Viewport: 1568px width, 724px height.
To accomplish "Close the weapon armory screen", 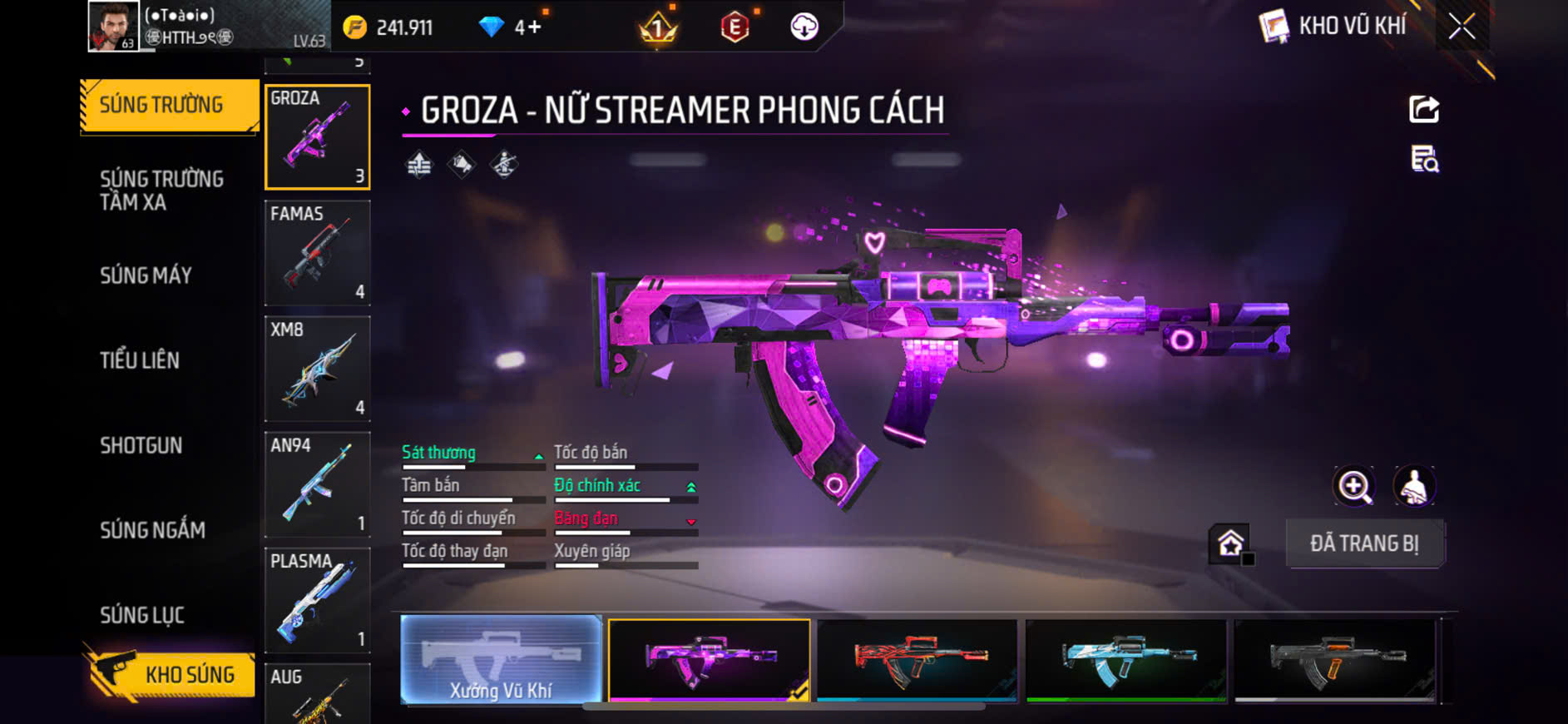I will 1462,27.
